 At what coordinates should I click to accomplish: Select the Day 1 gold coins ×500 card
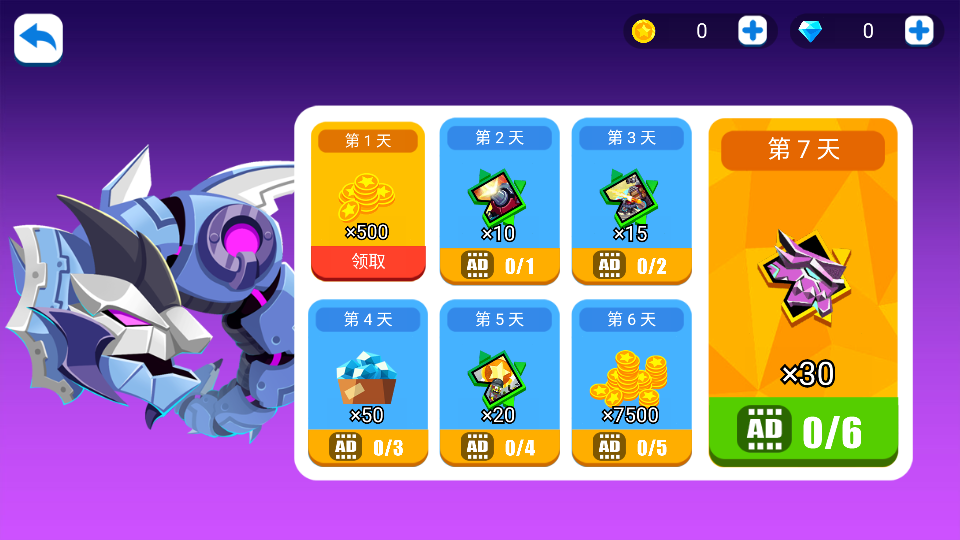click(x=368, y=200)
